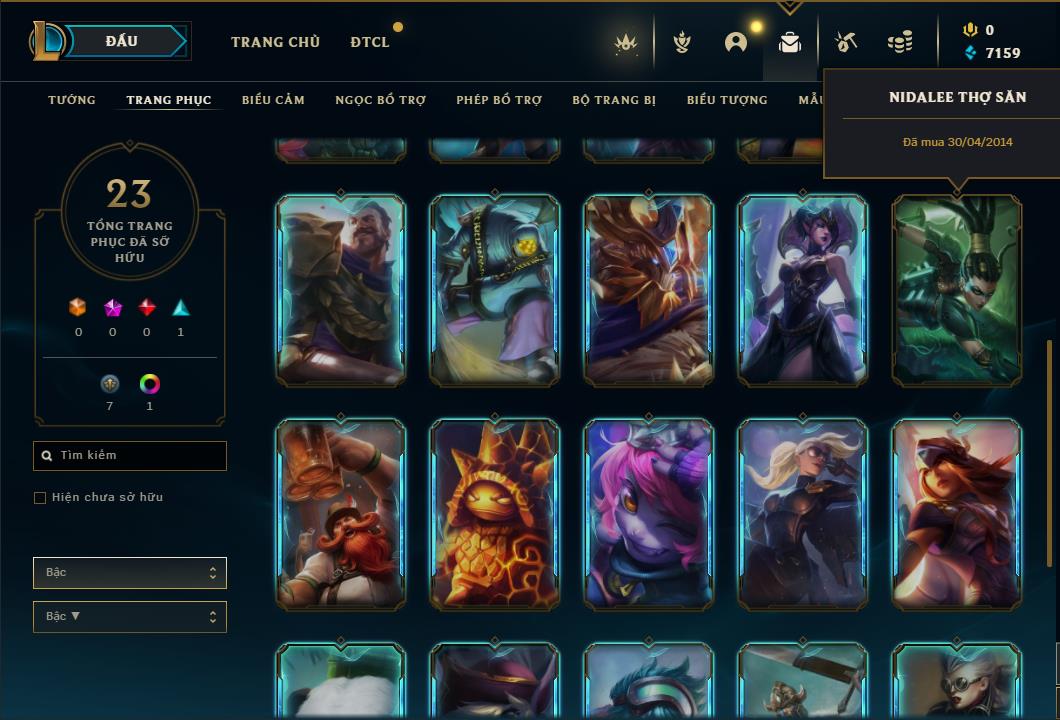Open the profile icon in top bar

(736, 42)
